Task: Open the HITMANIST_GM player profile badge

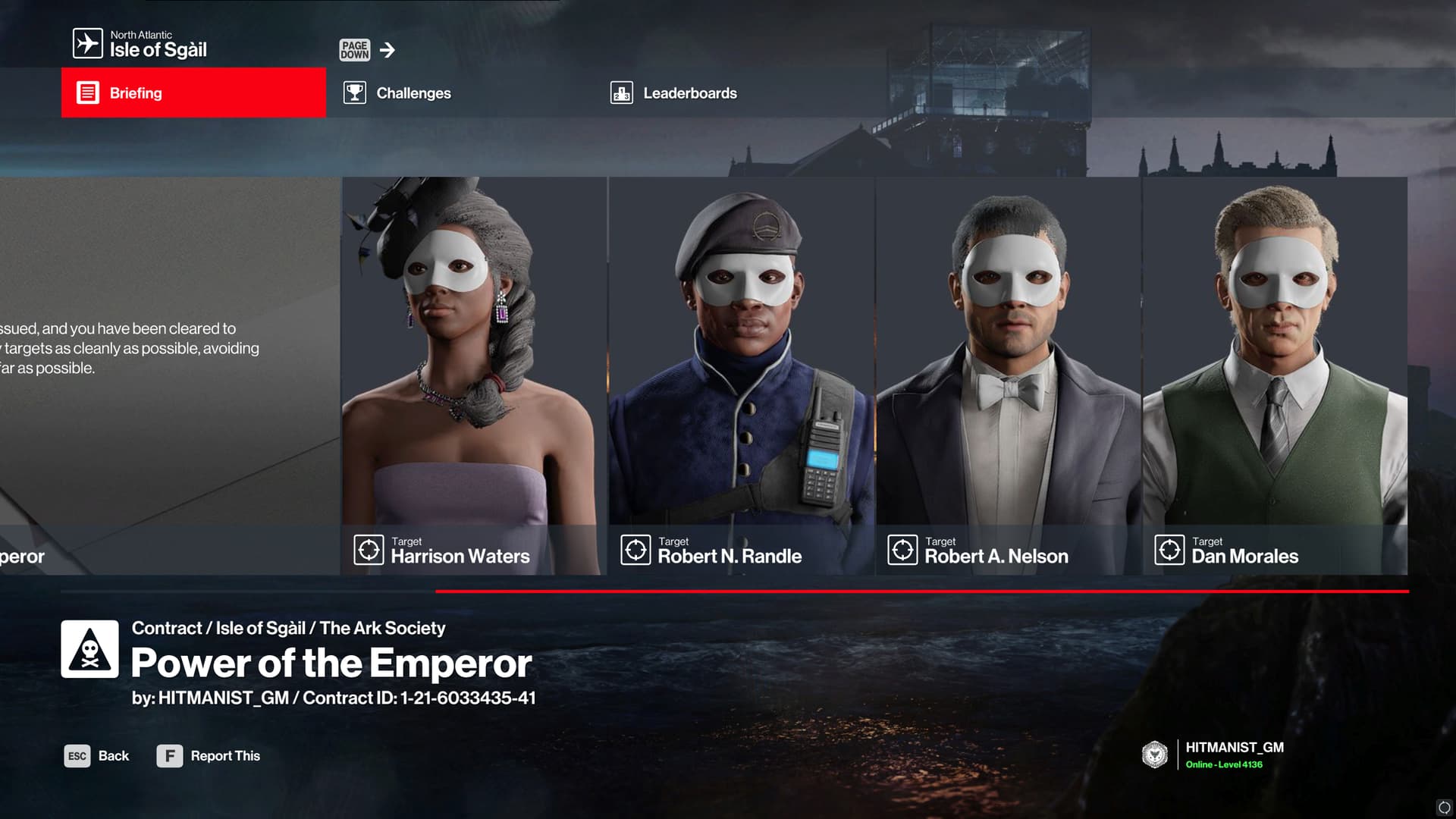Action: point(1213,755)
